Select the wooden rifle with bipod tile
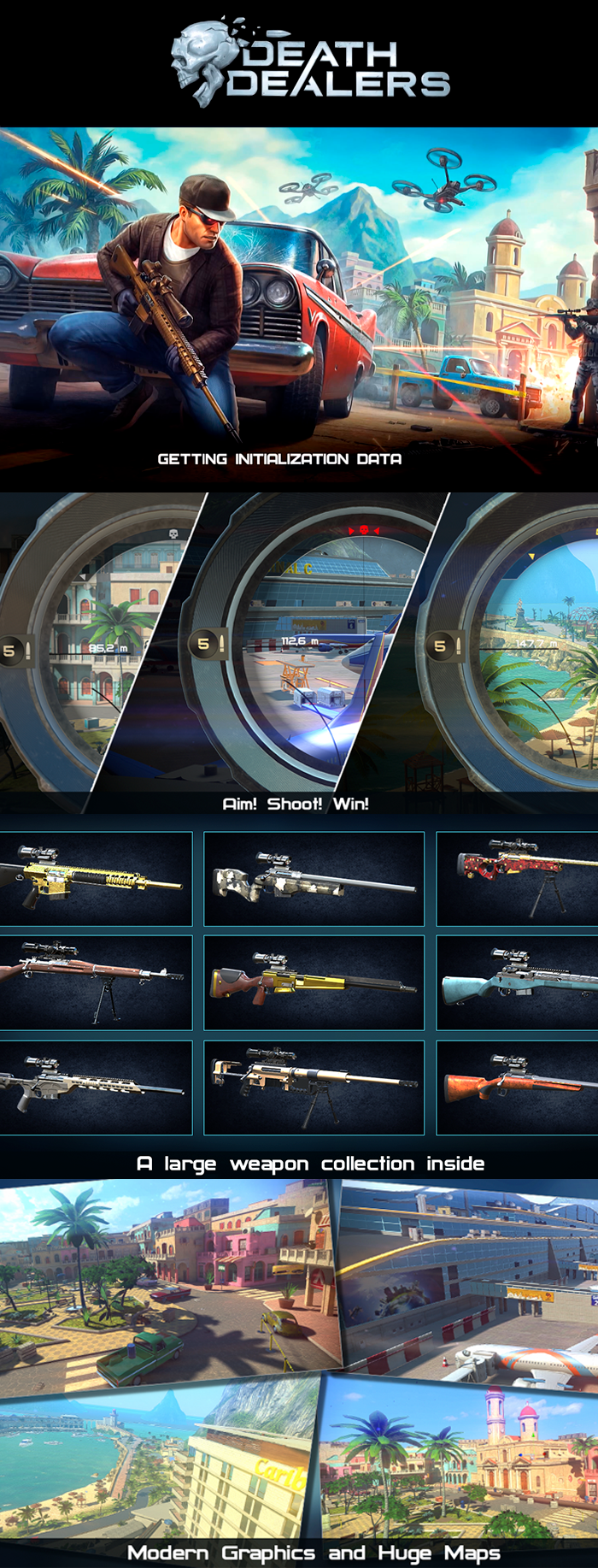The image size is (598, 1568). [96, 982]
